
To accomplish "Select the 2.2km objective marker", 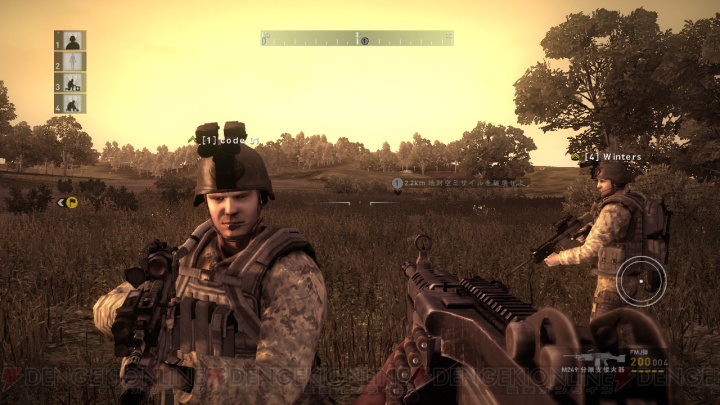I will click(397, 183).
